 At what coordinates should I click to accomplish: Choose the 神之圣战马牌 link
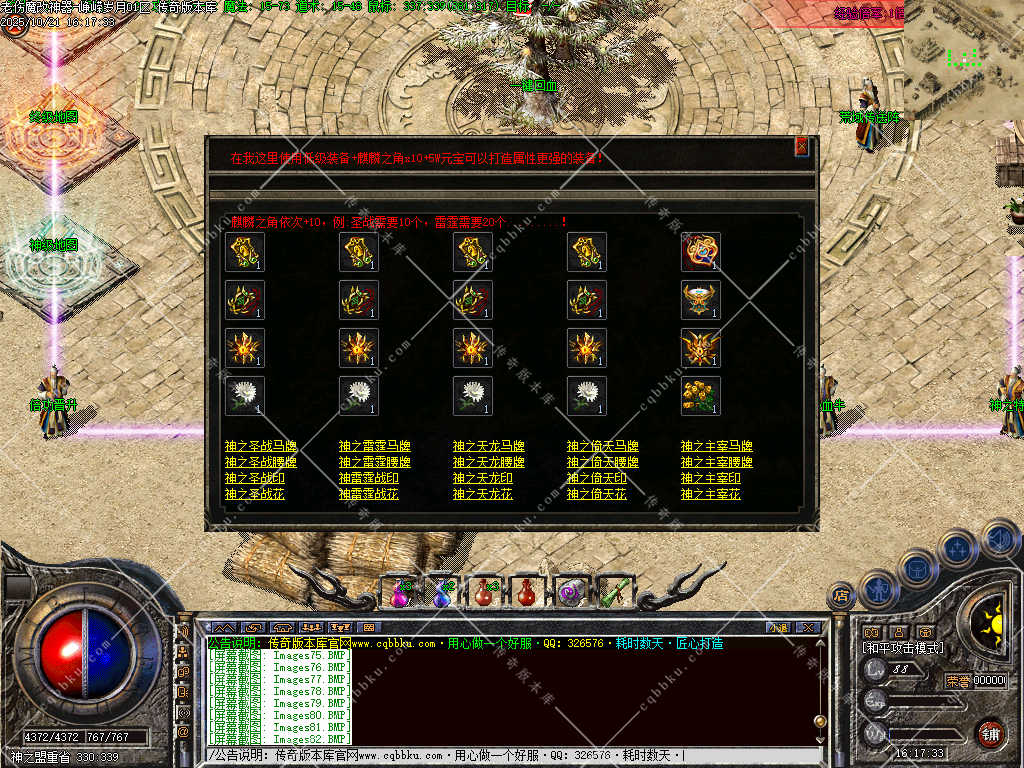[x=261, y=446]
